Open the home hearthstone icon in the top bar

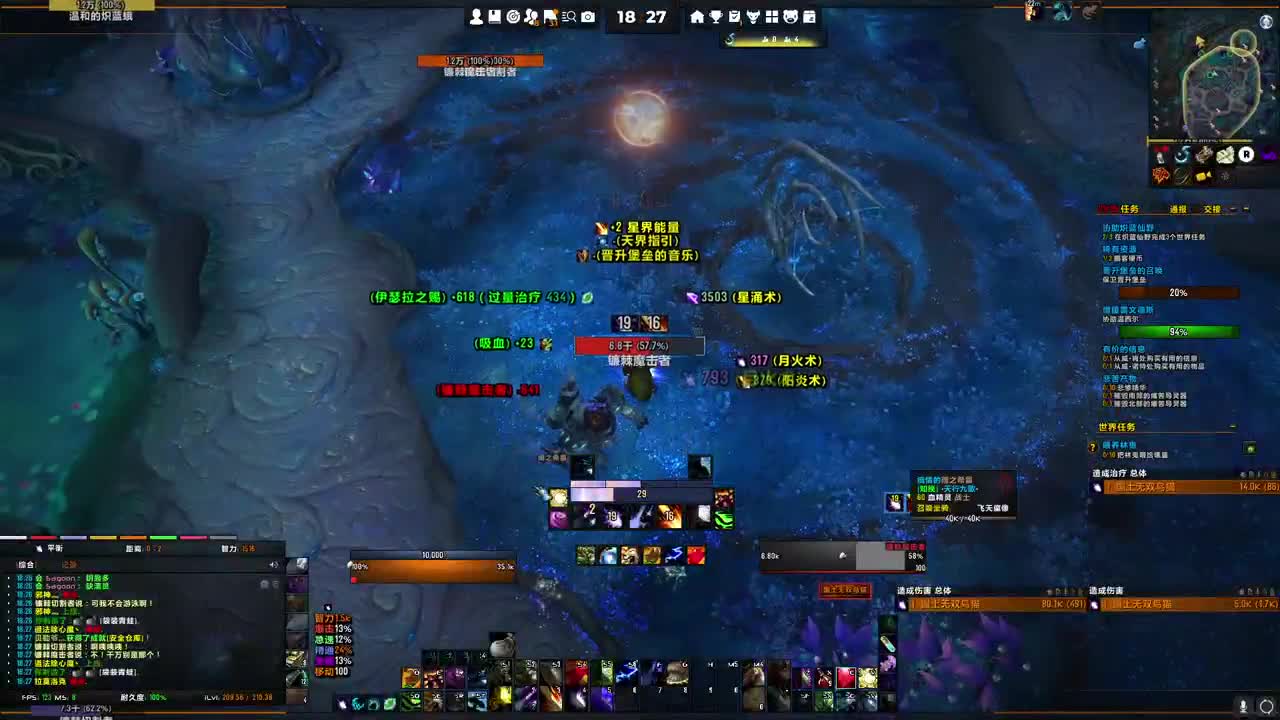pos(696,17)
